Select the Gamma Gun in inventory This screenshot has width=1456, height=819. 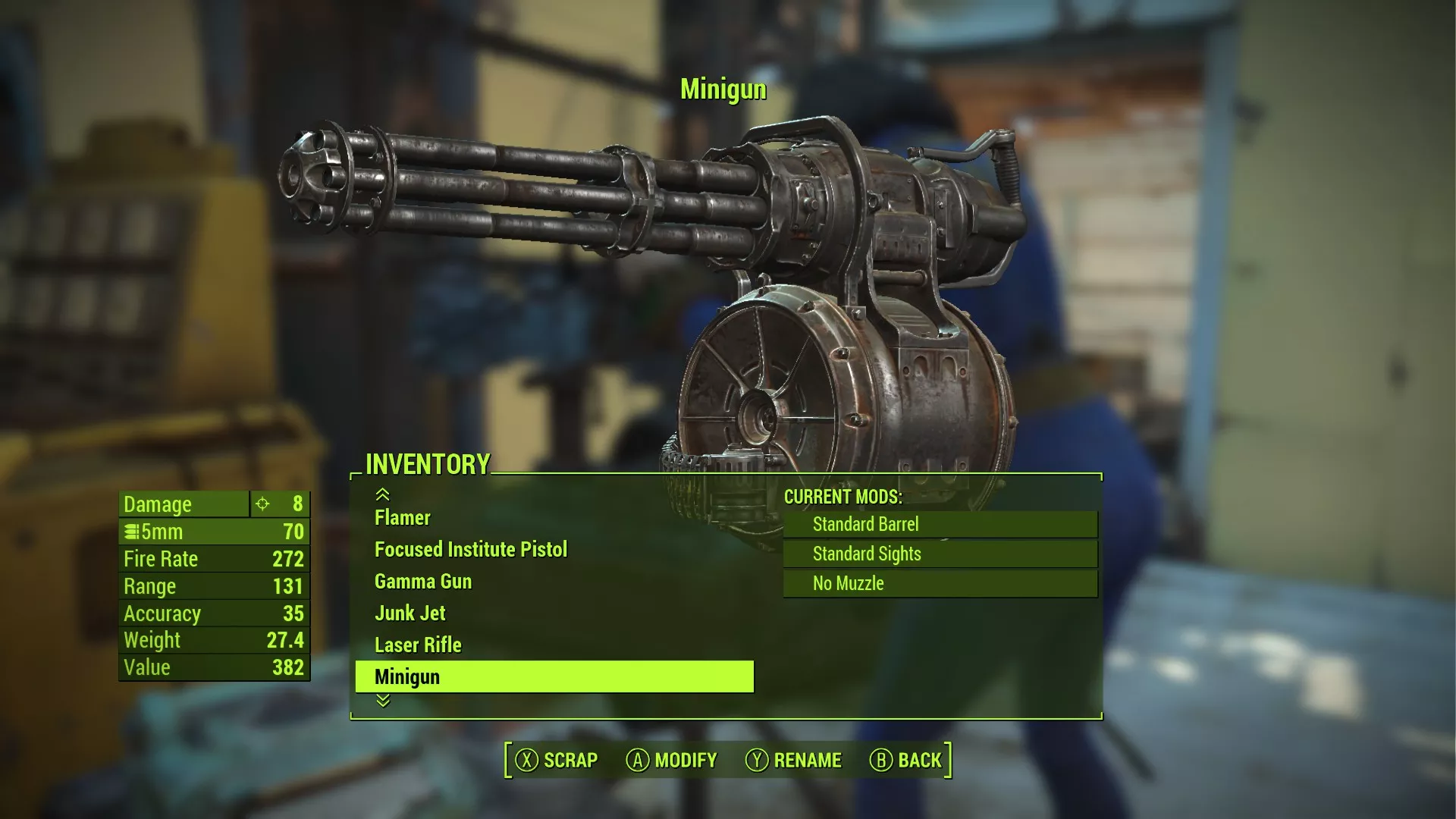[x=423, y=582]
